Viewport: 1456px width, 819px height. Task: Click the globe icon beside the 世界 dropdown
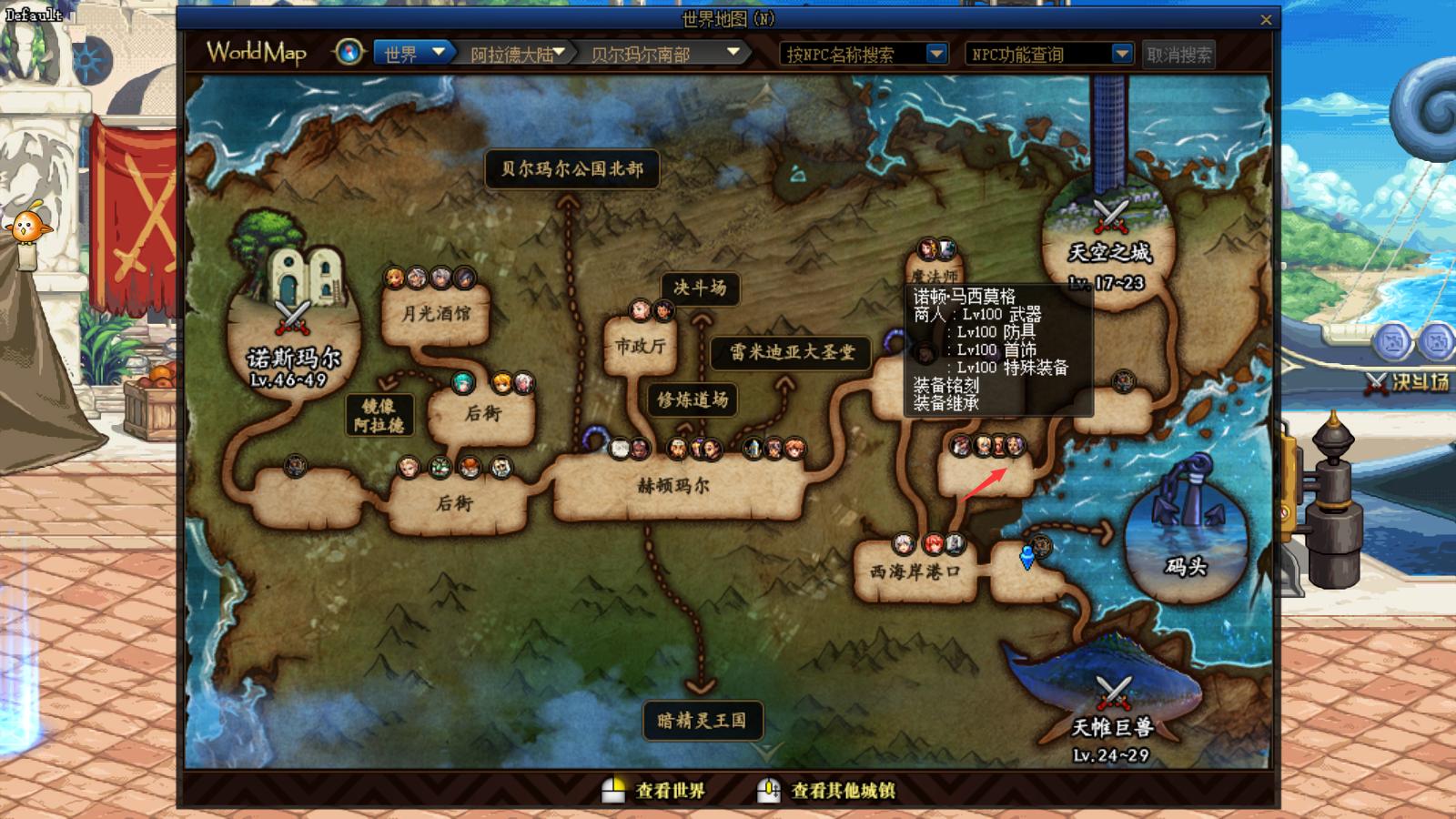(x=347, y=53)
